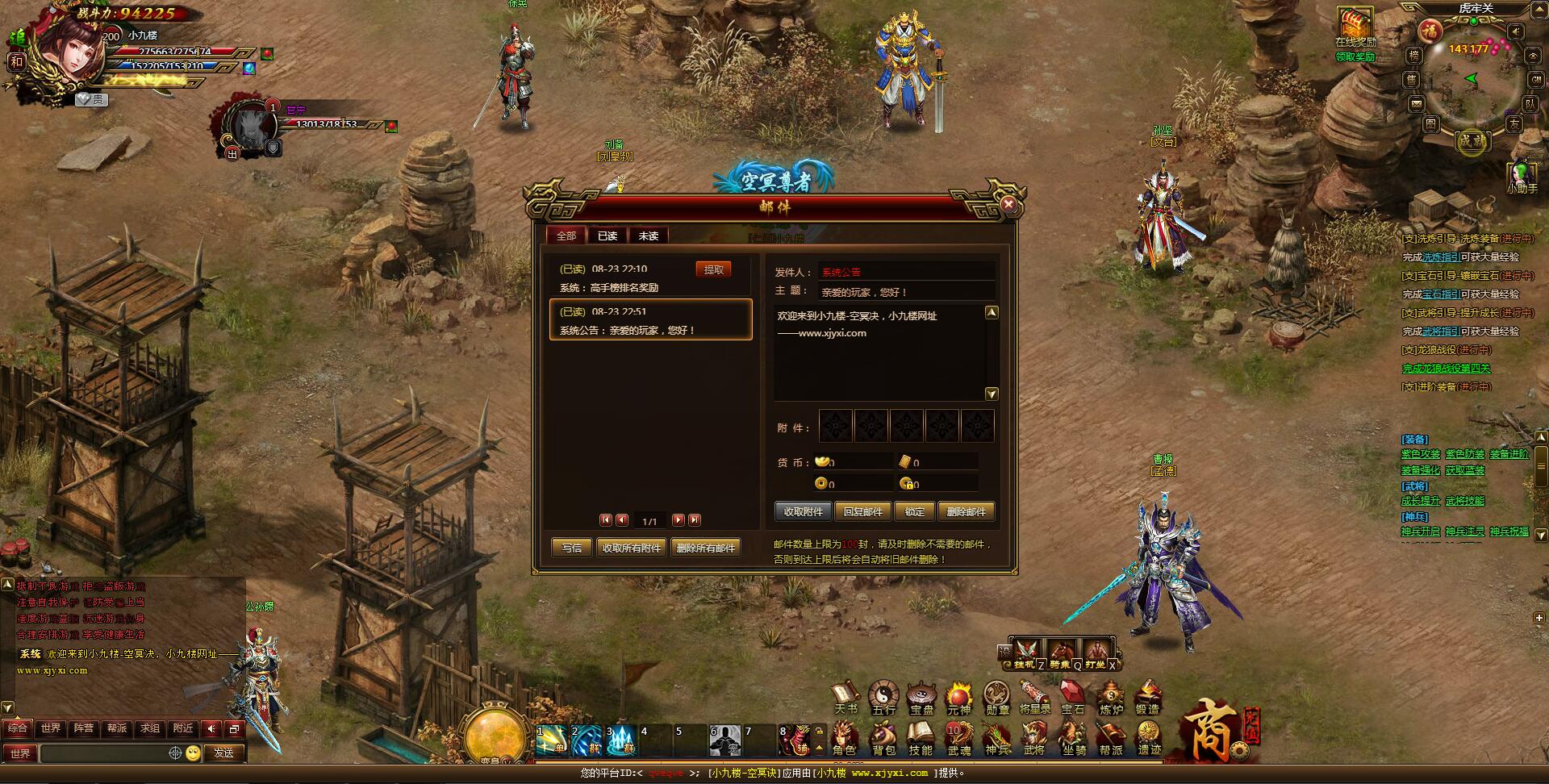This screenshot has height=784, width=1549.
Task: Choose 写信 to compose a mail
Action: (x=571, y=548)
